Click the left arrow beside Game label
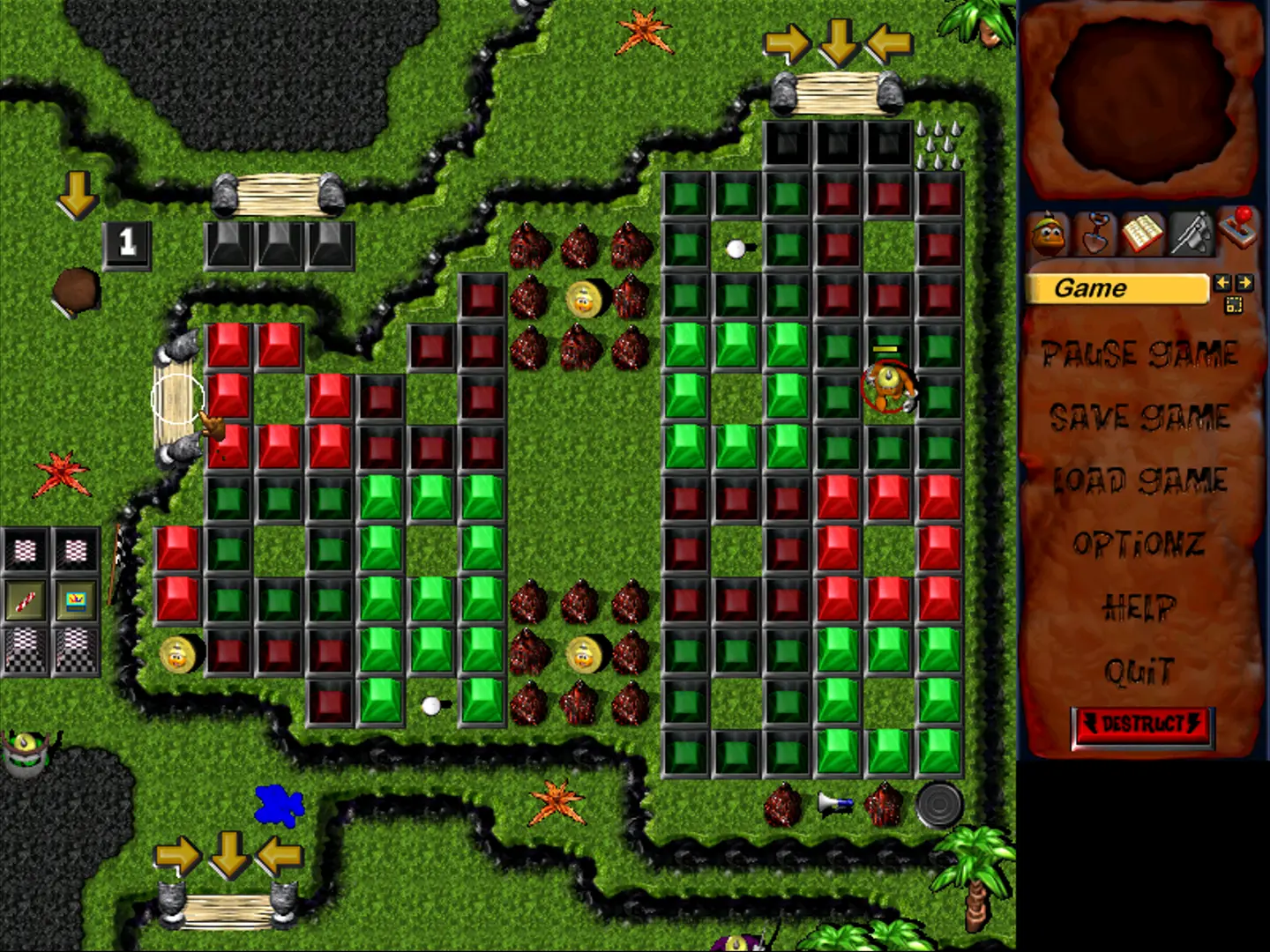Viewport: 1270px width, 952px height. tap(1222, 283)
